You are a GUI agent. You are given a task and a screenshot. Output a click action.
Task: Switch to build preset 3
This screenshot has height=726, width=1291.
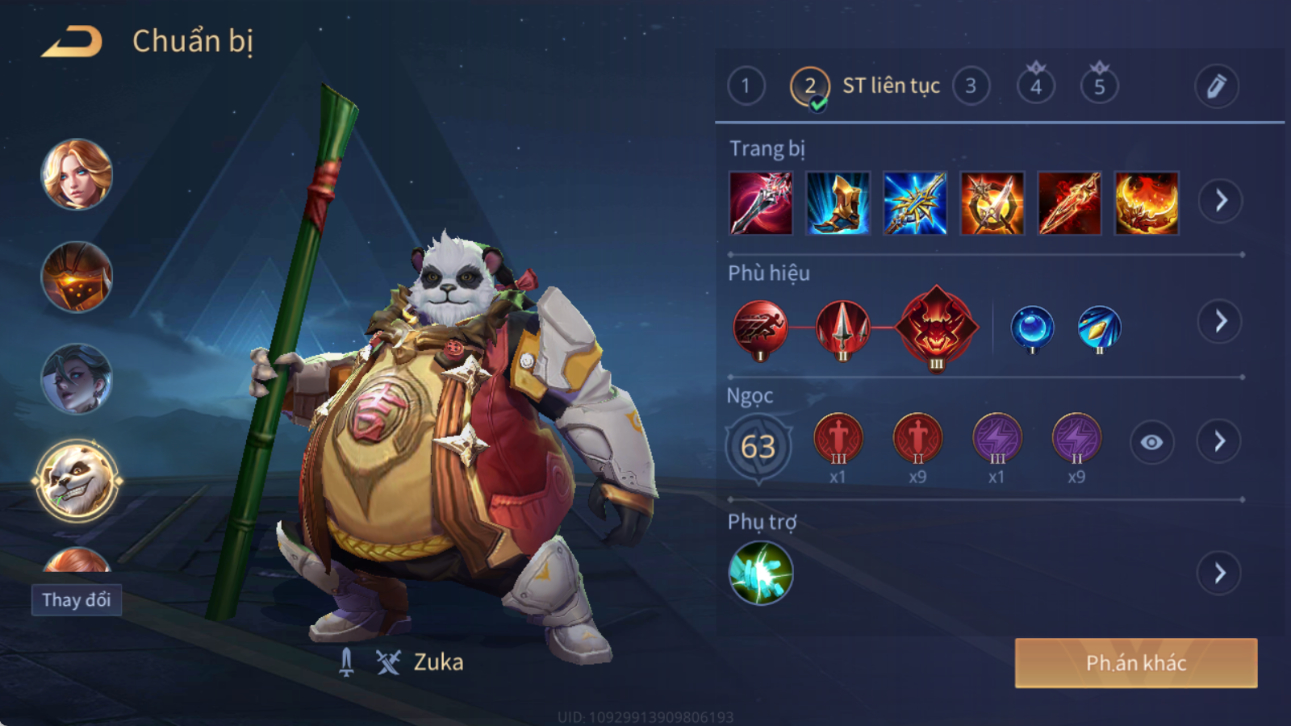click(x=970, y=86)
